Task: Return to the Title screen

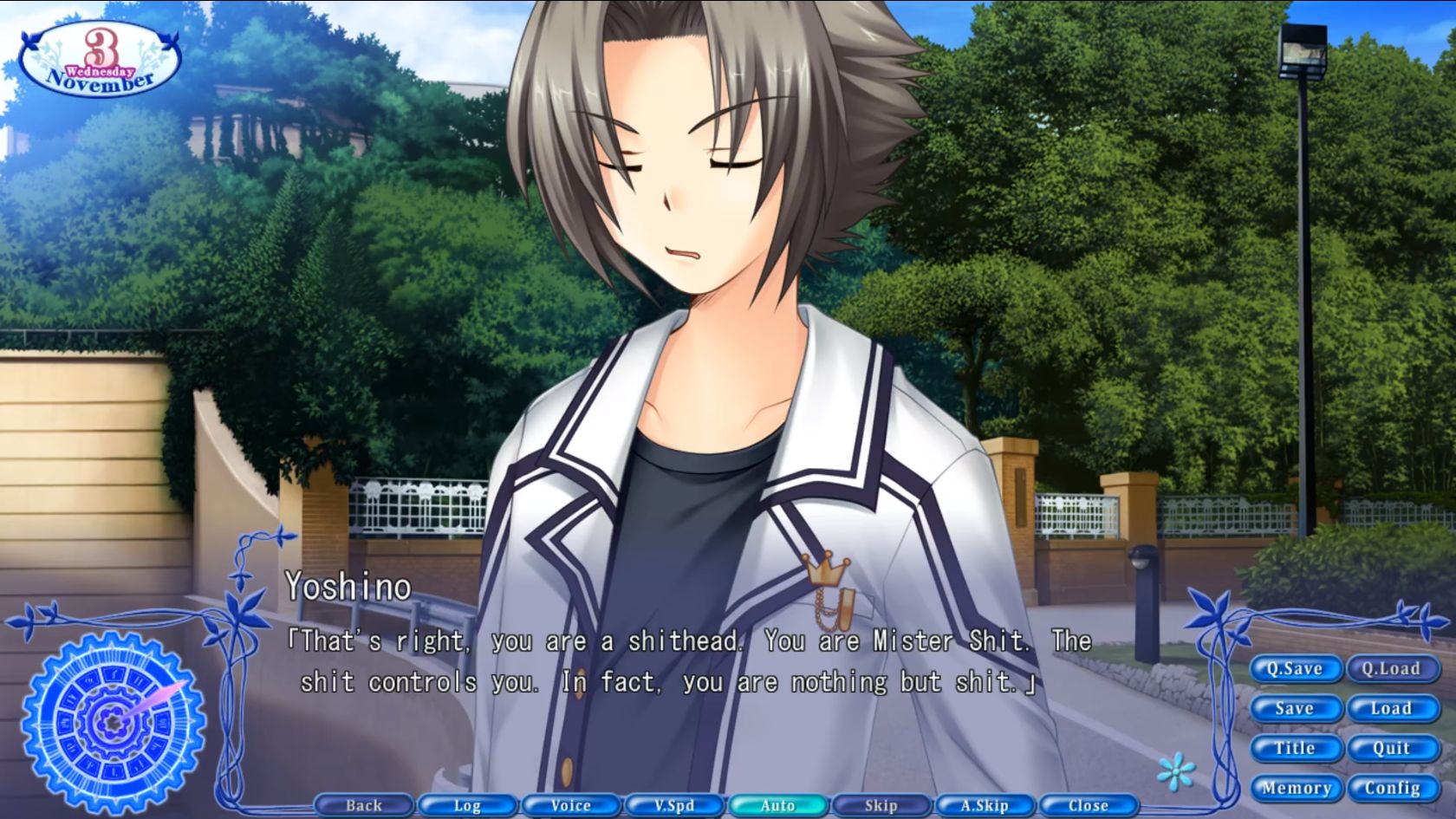Action: pyautogui.click(x=1296, y=748)
